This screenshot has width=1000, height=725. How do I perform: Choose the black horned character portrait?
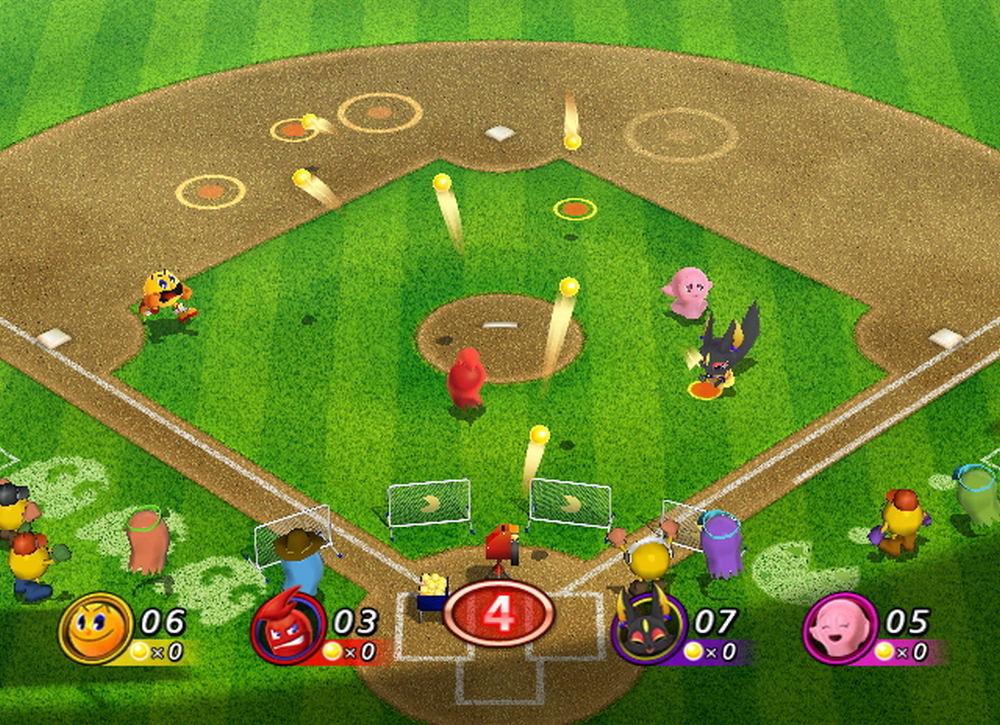coord(648,627)
